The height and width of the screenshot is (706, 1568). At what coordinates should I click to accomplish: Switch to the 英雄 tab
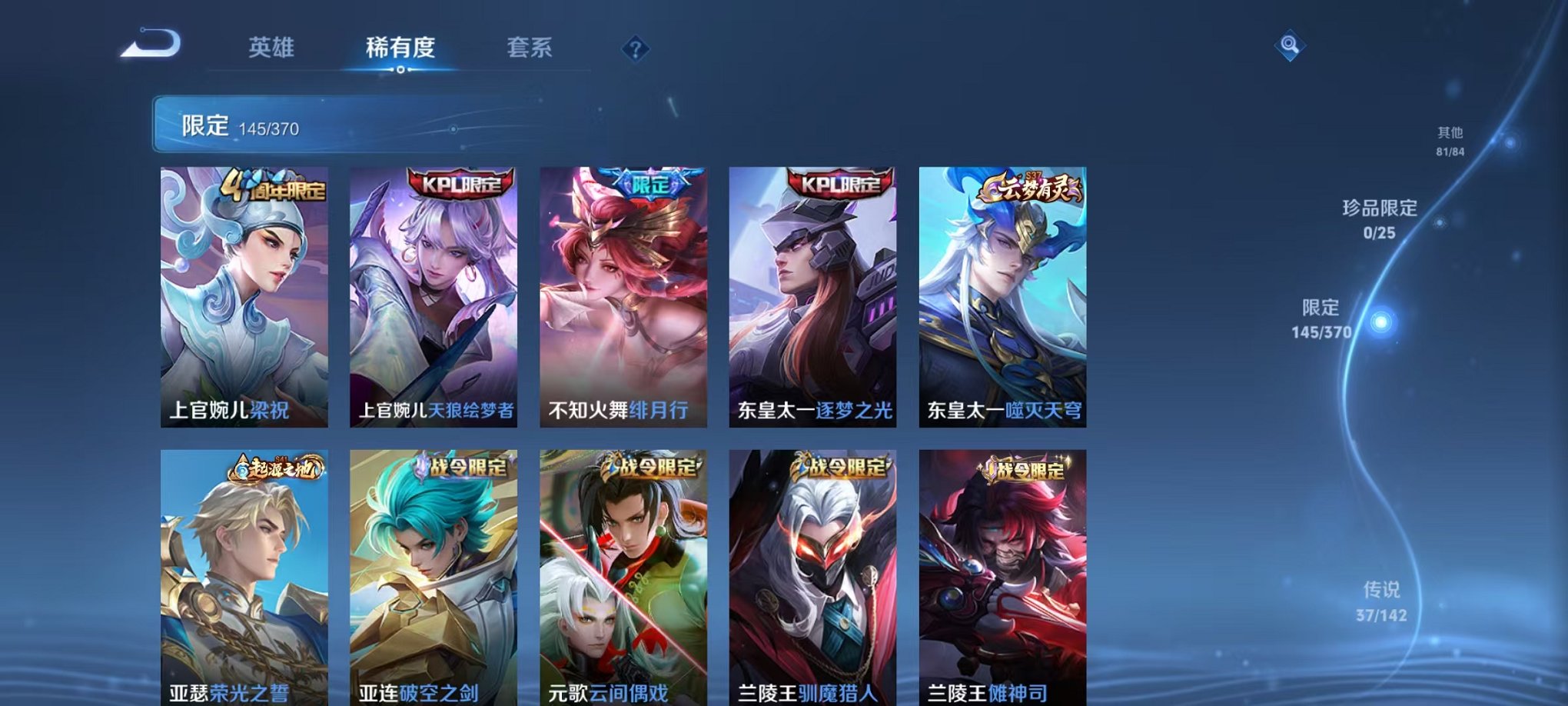tap(271, 48)
